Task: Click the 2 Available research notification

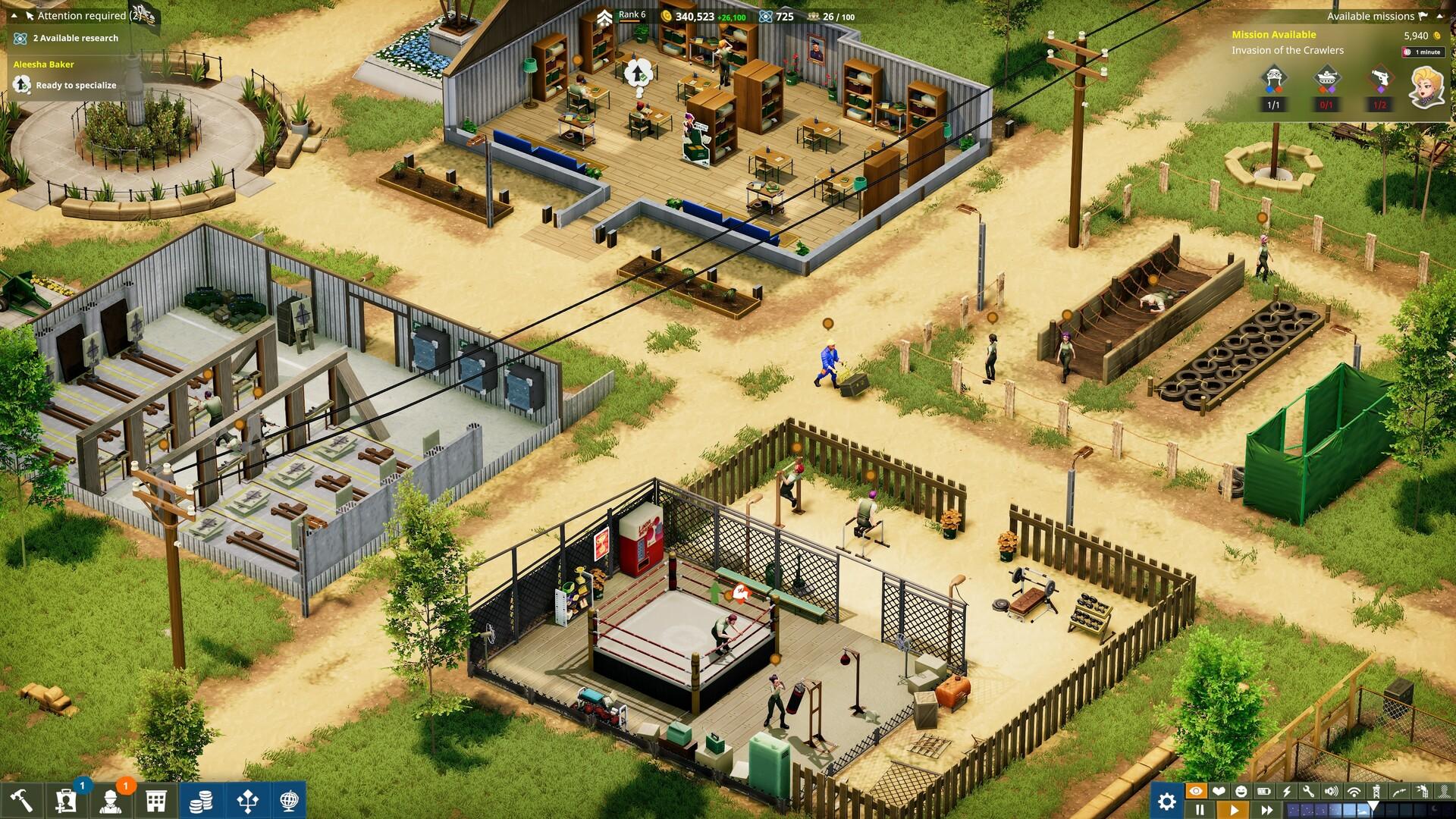Action: click(64, 37)
